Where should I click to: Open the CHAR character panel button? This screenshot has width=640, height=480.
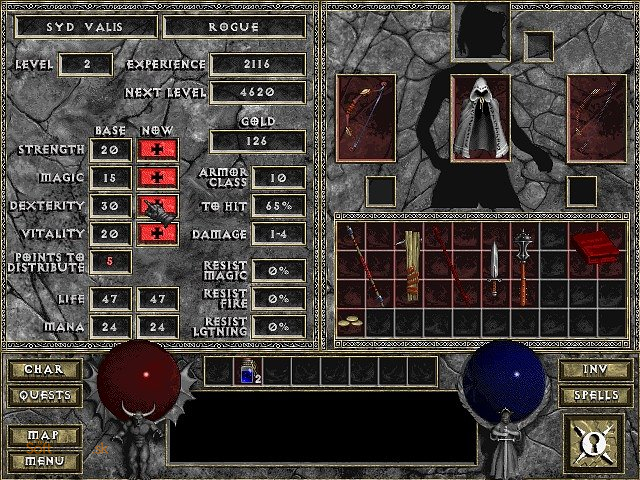coord(44,370)
